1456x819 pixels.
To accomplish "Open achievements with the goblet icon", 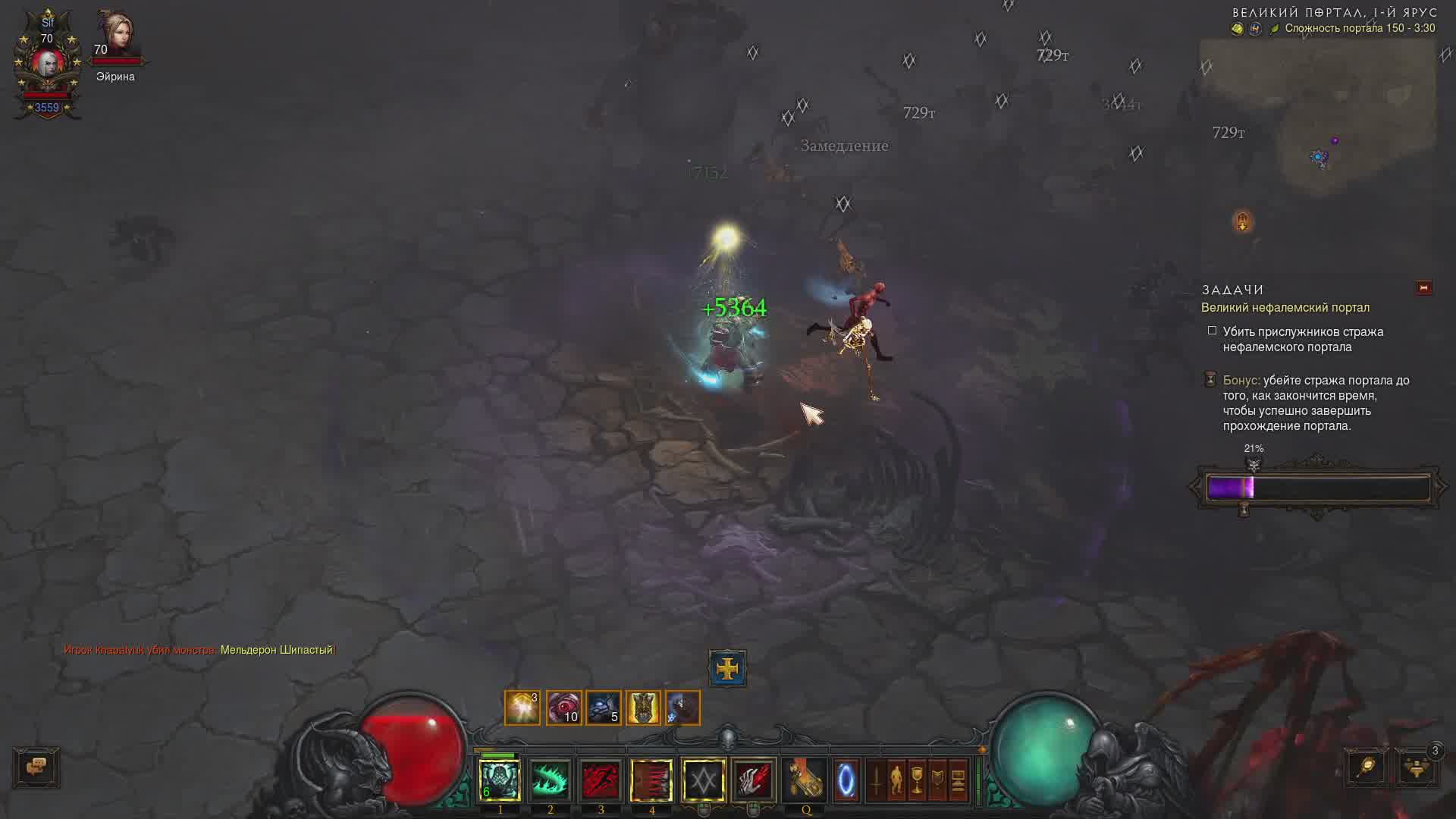I will point(917,780).
